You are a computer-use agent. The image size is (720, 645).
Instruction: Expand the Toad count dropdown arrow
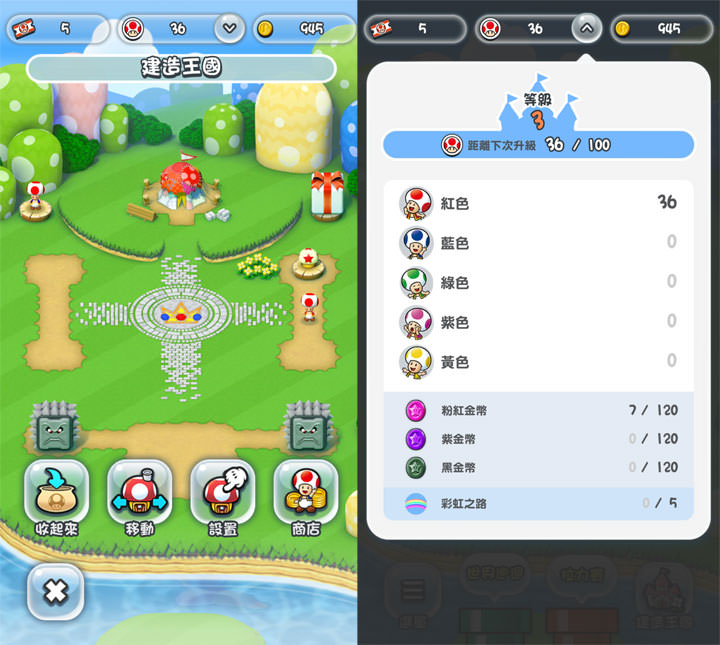229,28
